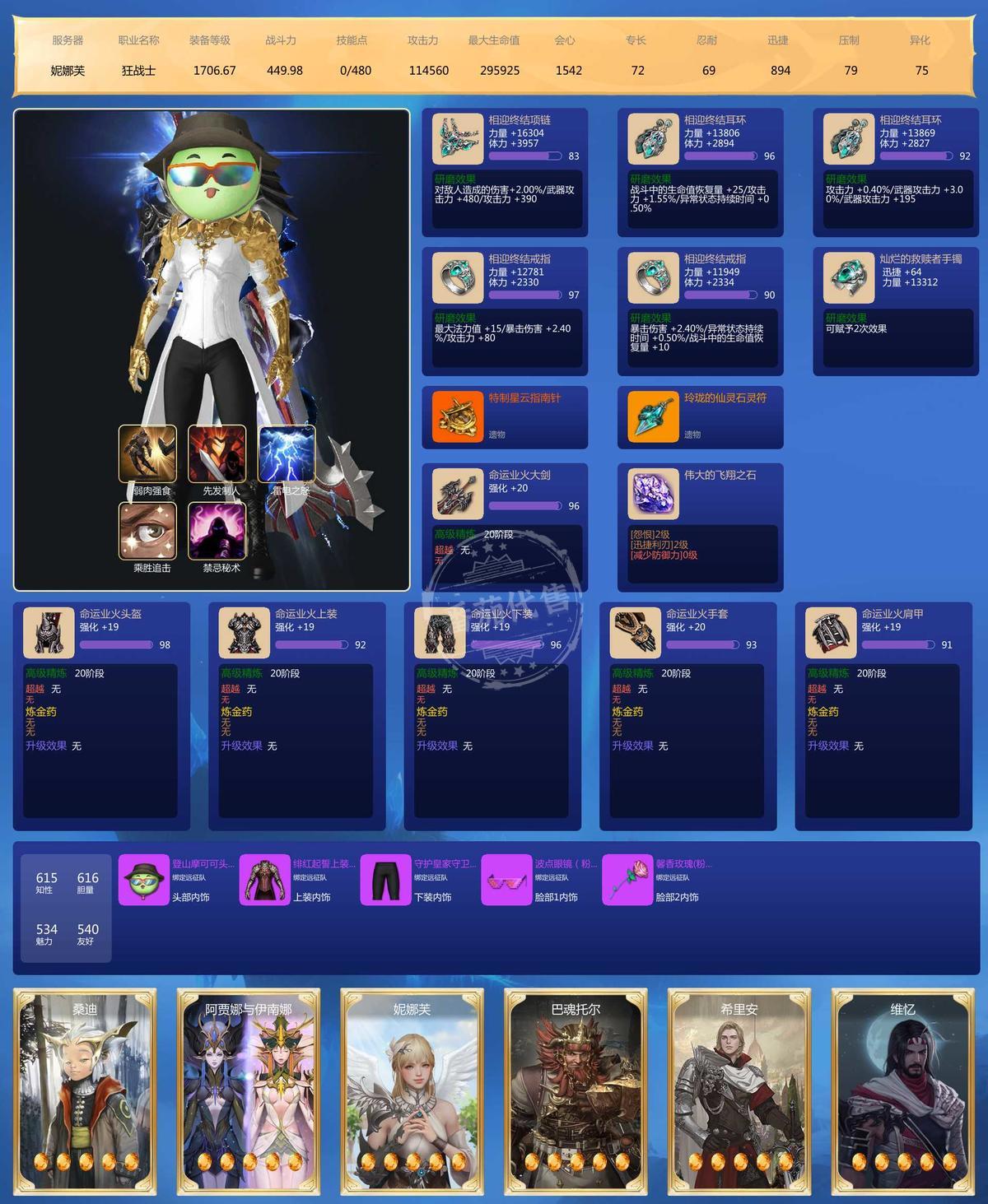Click the 弱肉强食 engraving icon
The height and width of the screenshot is (1204, 988).
(x=147, y=453)
